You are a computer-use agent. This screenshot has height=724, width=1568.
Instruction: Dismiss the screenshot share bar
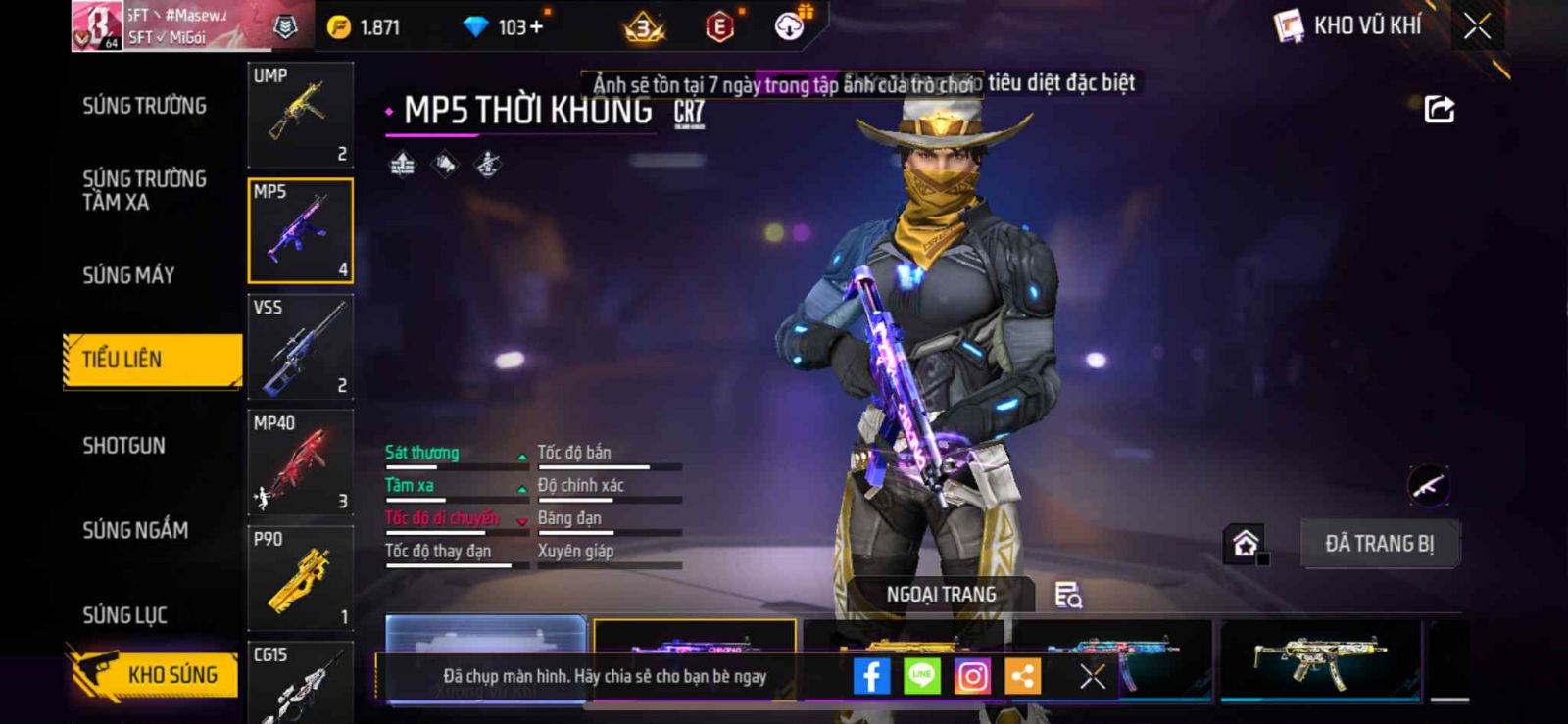point(1092,676)
